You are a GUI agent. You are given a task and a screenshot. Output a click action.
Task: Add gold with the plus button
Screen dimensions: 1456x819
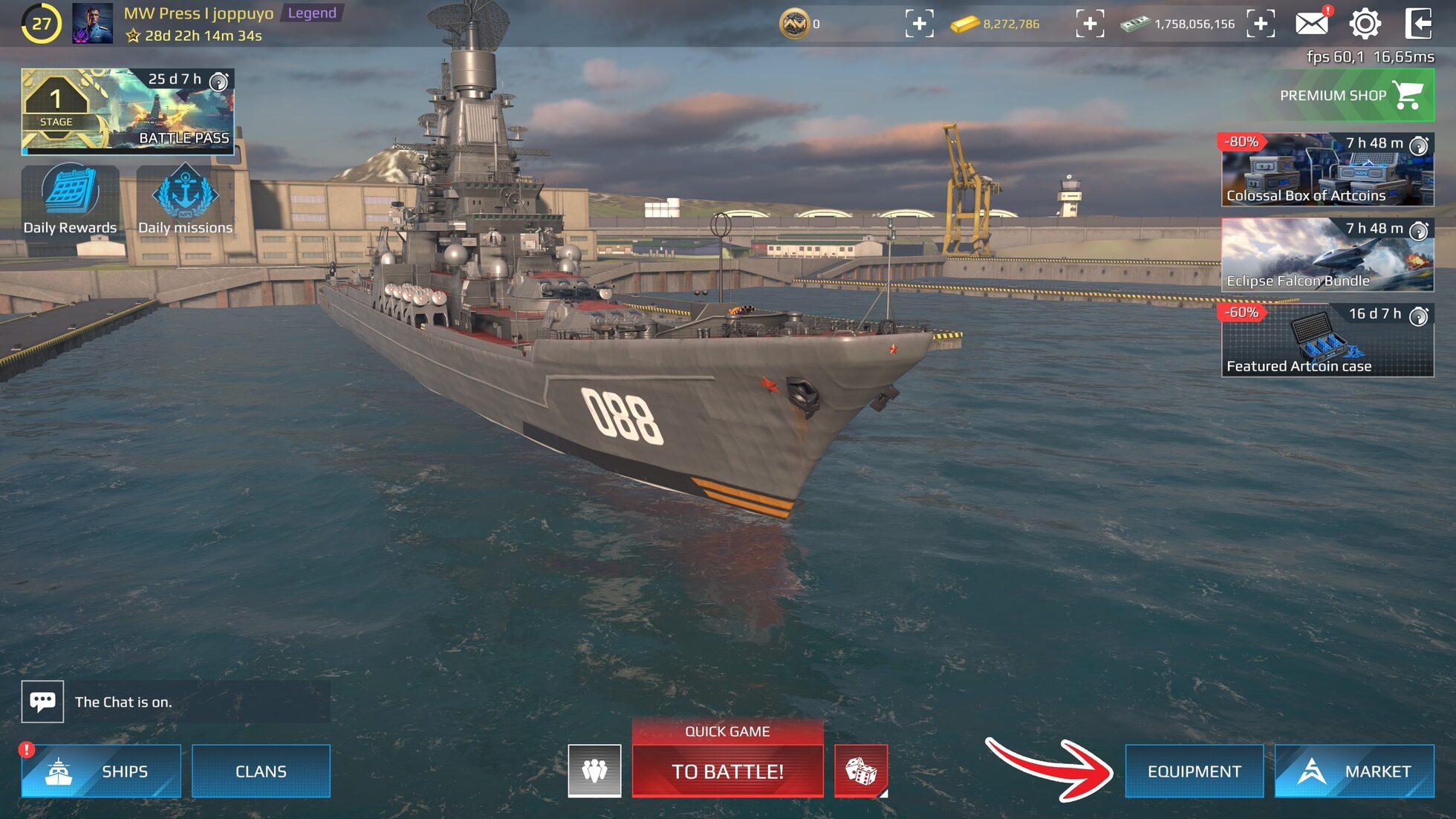(1090, 24)
